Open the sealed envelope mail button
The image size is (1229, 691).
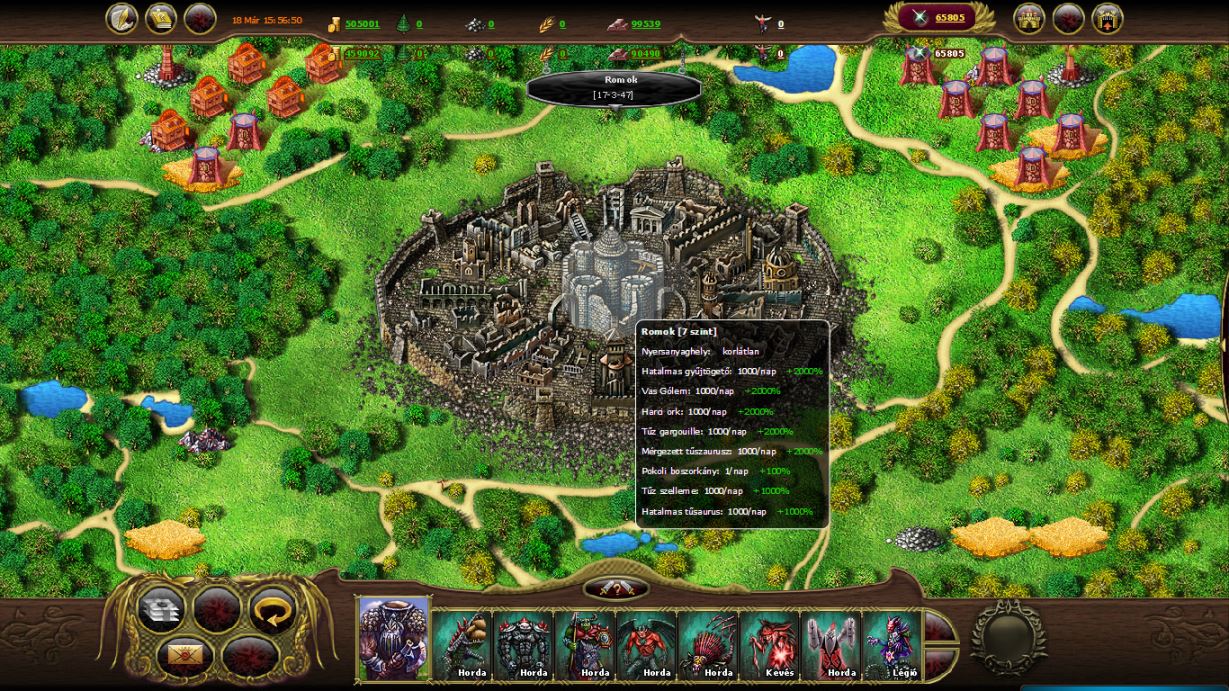coord(186,655)
